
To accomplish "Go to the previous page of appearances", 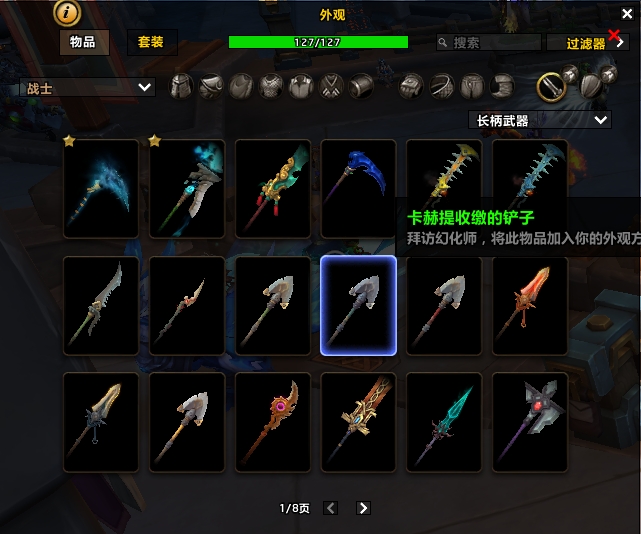I will (x=331, y=508).
